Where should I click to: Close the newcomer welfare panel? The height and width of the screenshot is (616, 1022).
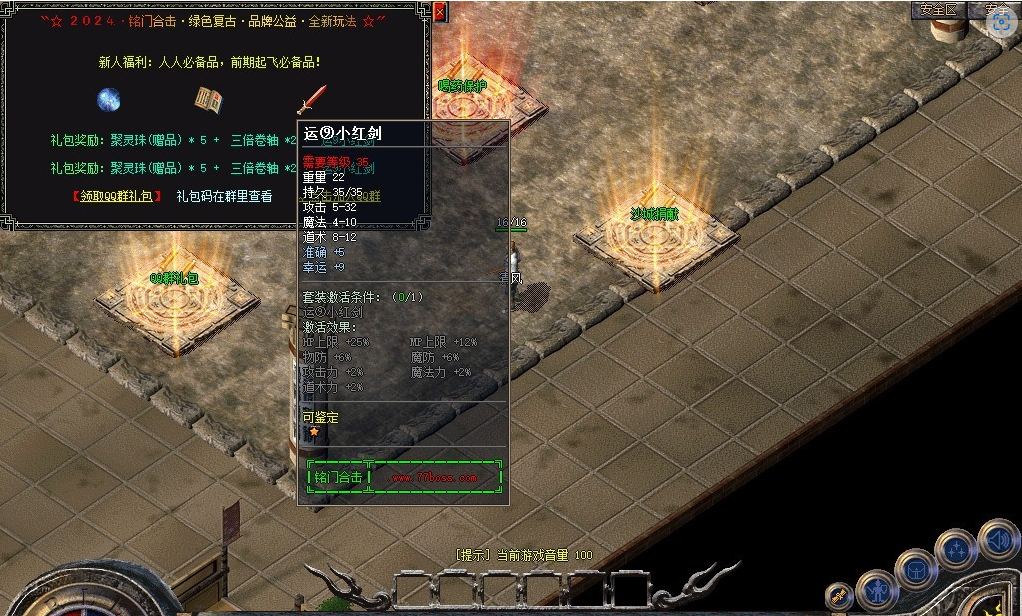pyautogui.click(x=441, y=13)
